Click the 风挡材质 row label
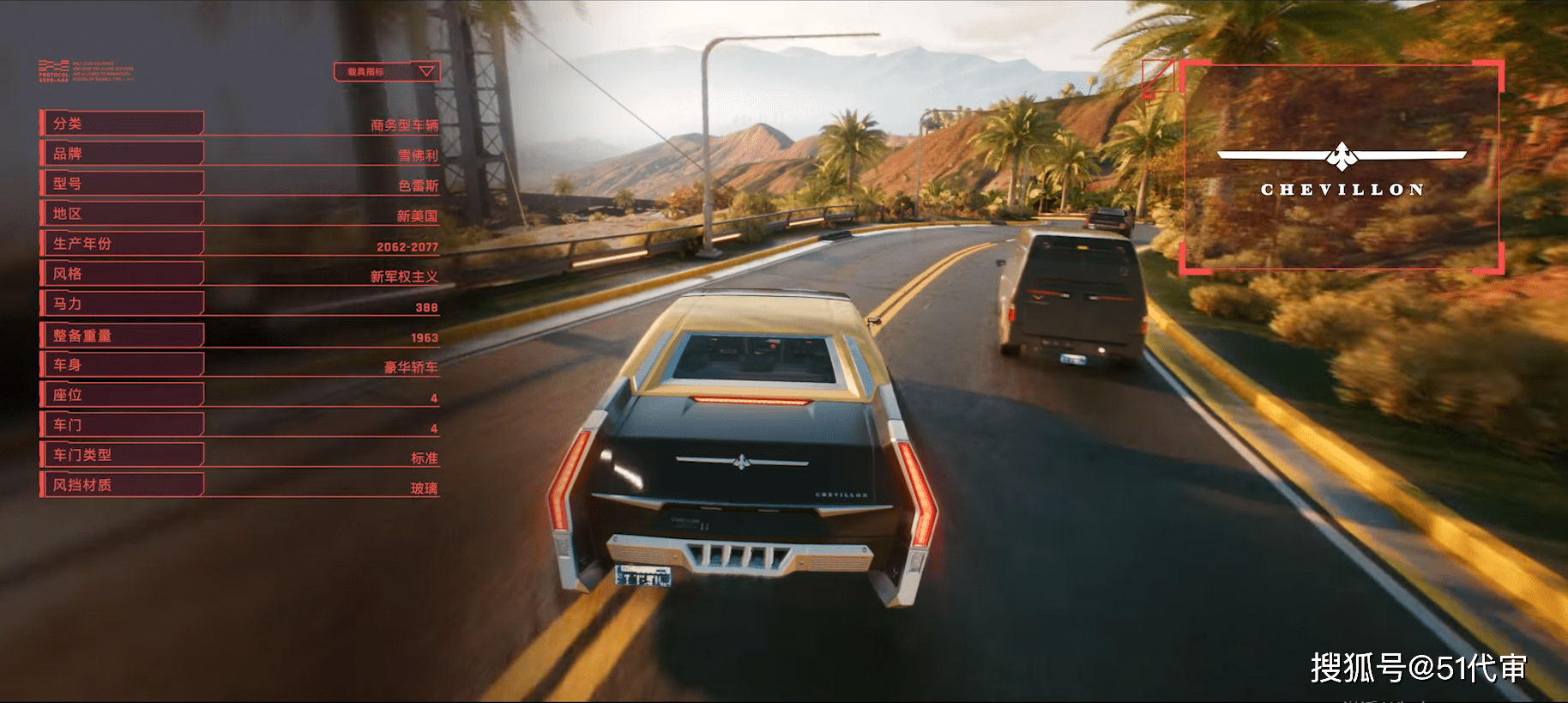1568x703 pixels. [x=122, y=485]
